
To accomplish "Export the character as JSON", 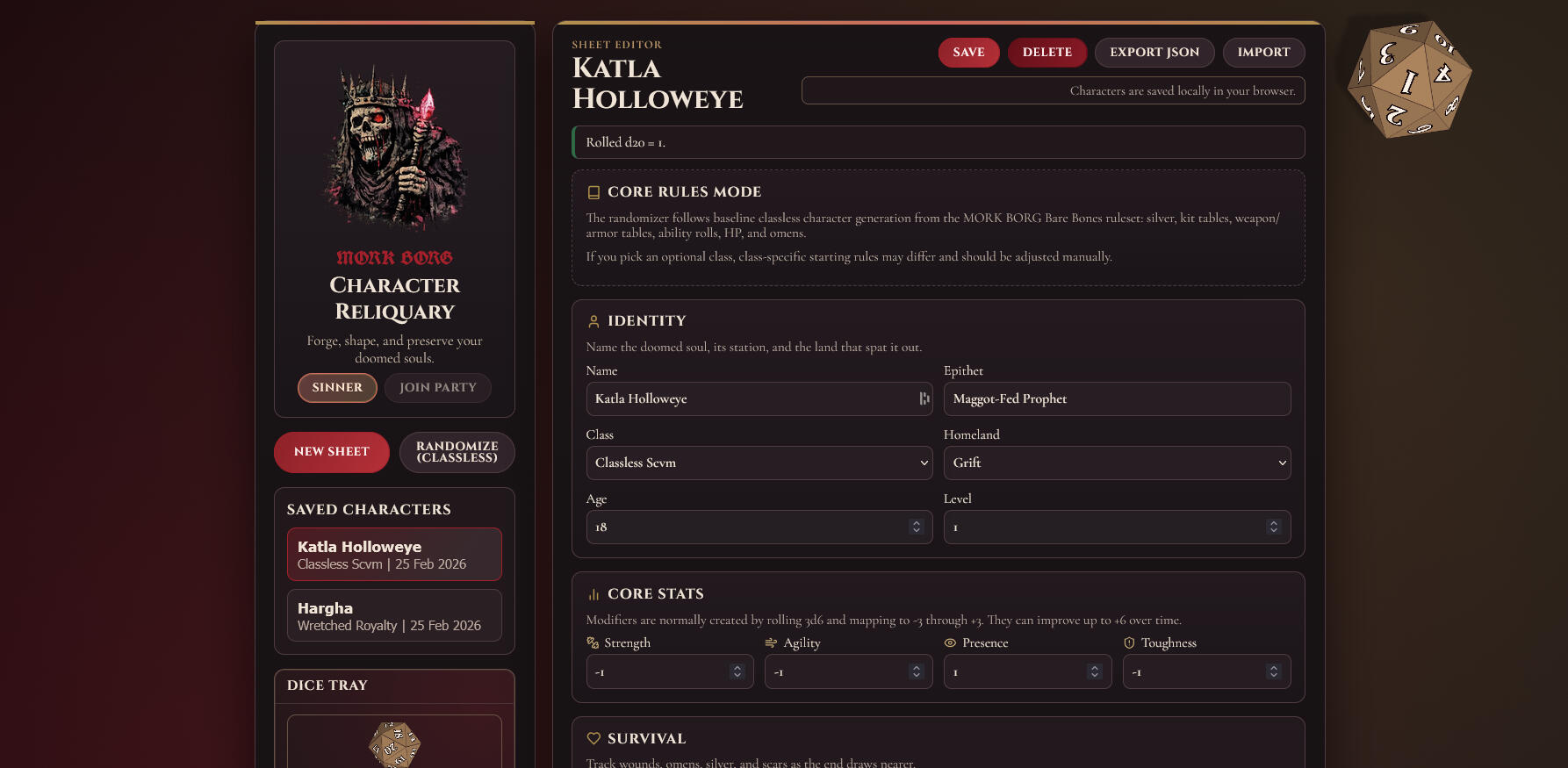I will (x=1154, y=52).
